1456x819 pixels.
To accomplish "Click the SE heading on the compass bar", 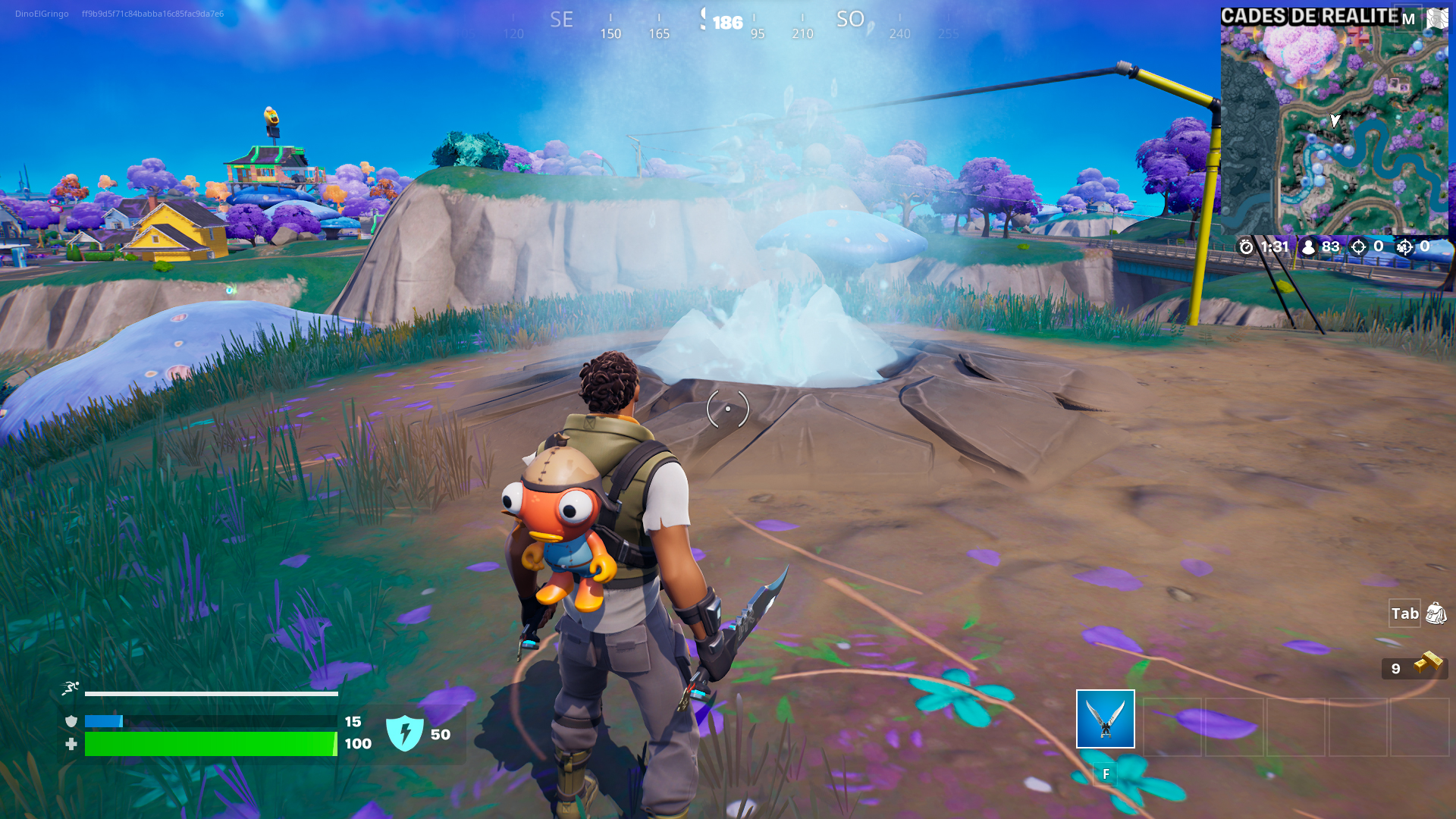I will pos(561,19).
